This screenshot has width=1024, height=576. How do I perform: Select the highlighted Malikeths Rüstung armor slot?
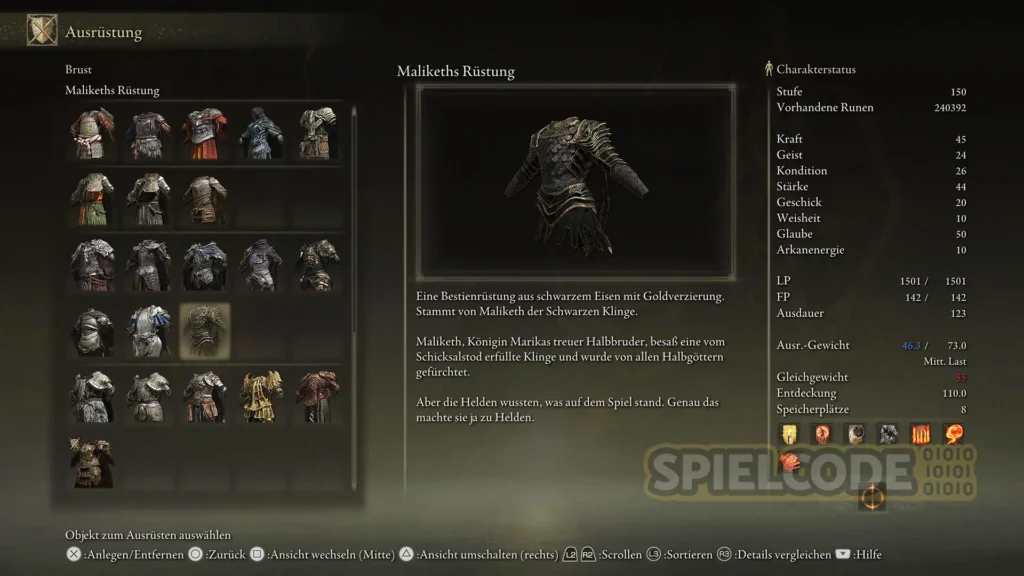coord(204,331)
